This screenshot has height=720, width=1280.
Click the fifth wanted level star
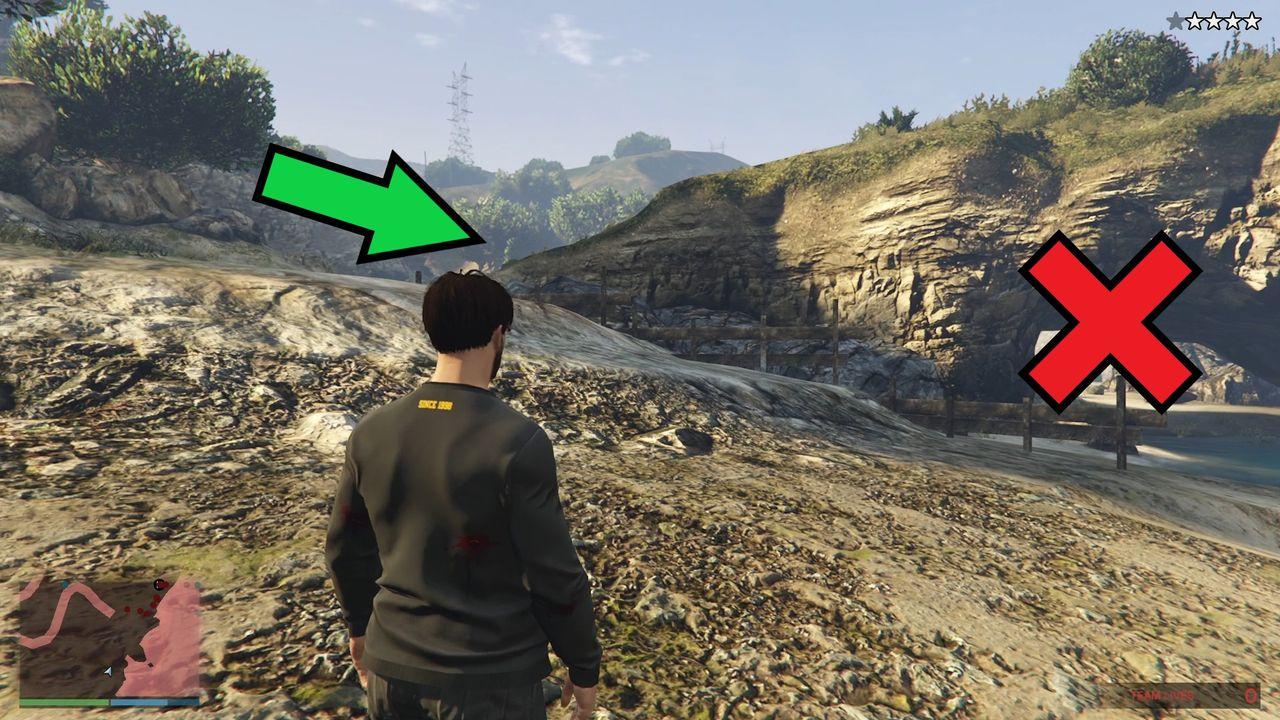[x=1253, y=19]
